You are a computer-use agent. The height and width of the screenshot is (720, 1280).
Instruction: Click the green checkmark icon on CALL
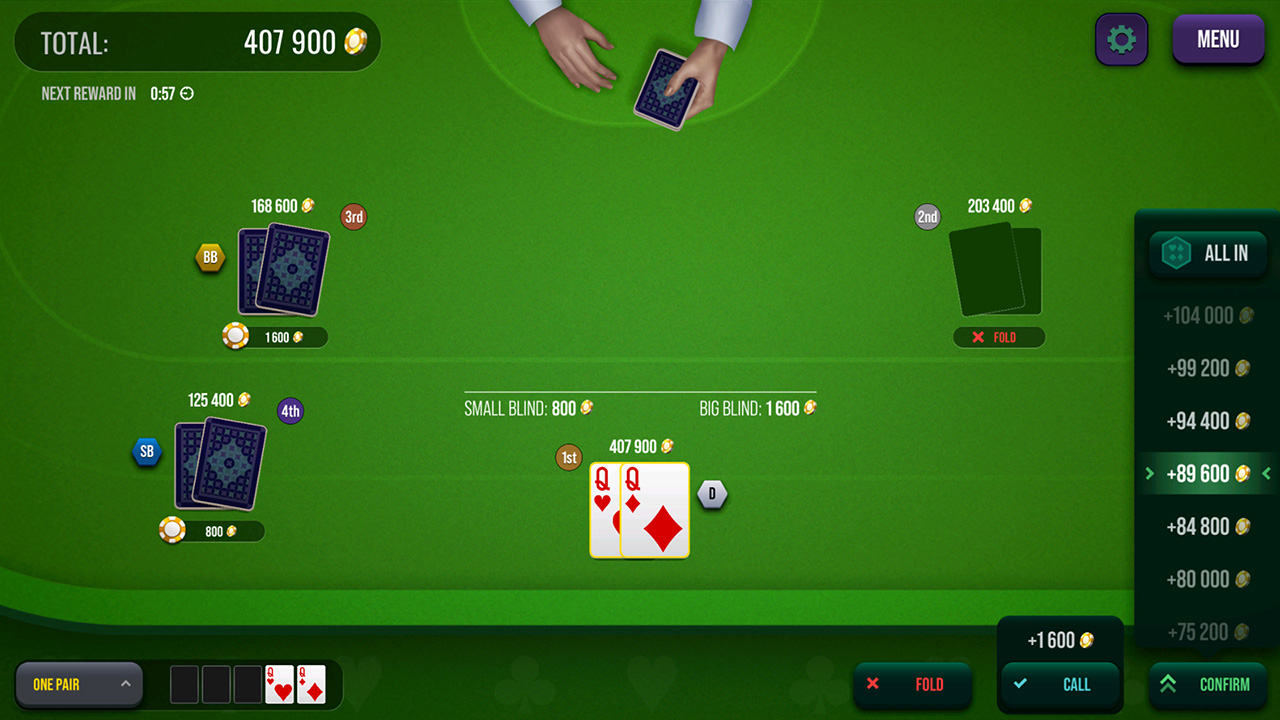(1020, 684)
